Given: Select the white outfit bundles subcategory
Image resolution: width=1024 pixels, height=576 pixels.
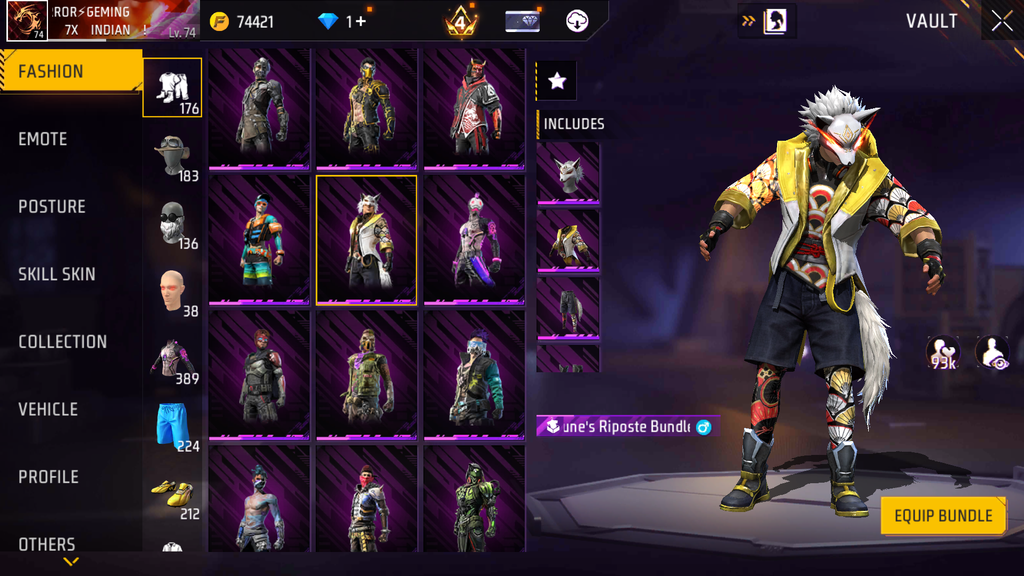Looking at the screenshot, I should [173, 88].
